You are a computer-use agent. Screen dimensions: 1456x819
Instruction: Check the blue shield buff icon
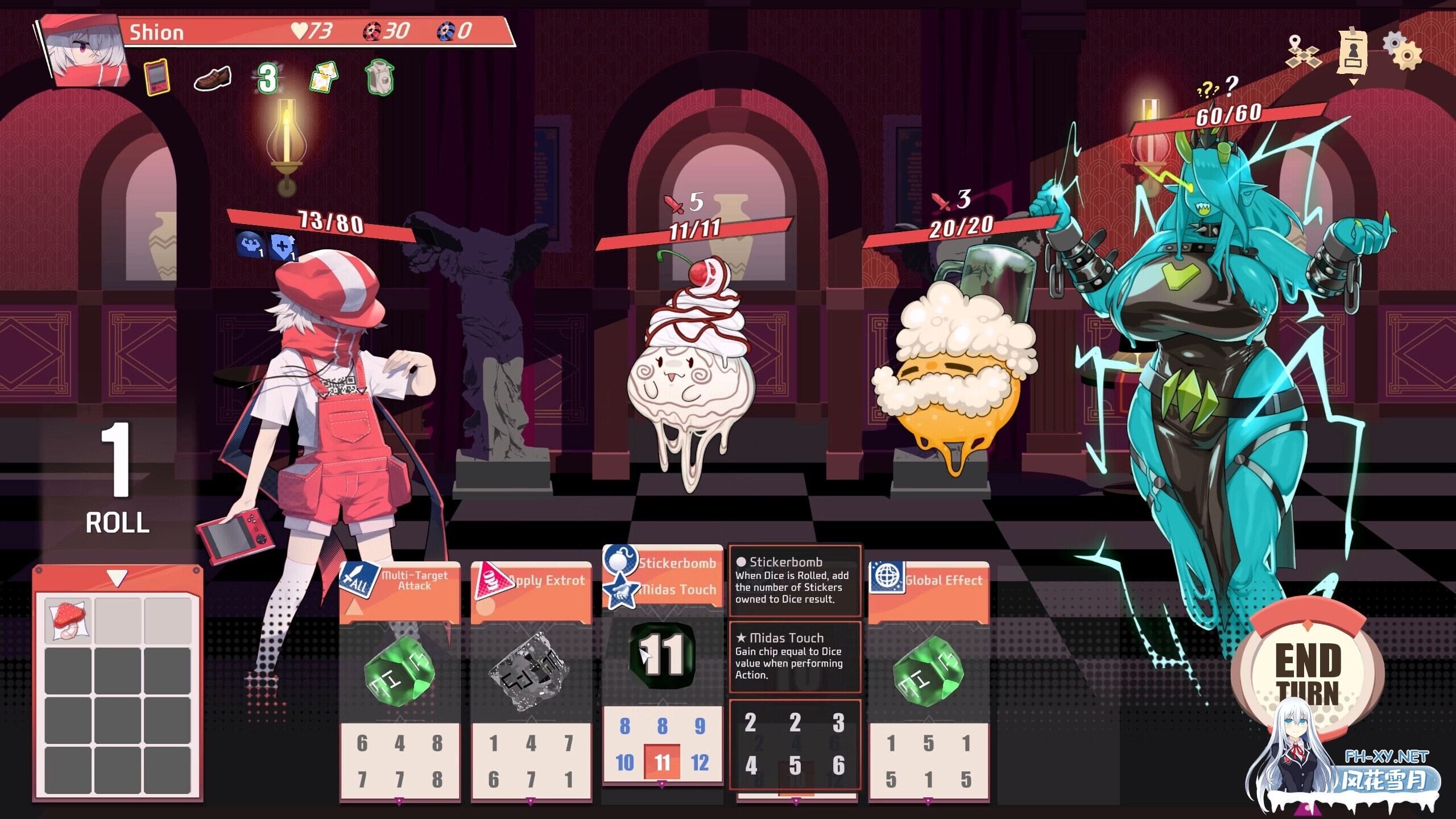click(x=283, y=247)
